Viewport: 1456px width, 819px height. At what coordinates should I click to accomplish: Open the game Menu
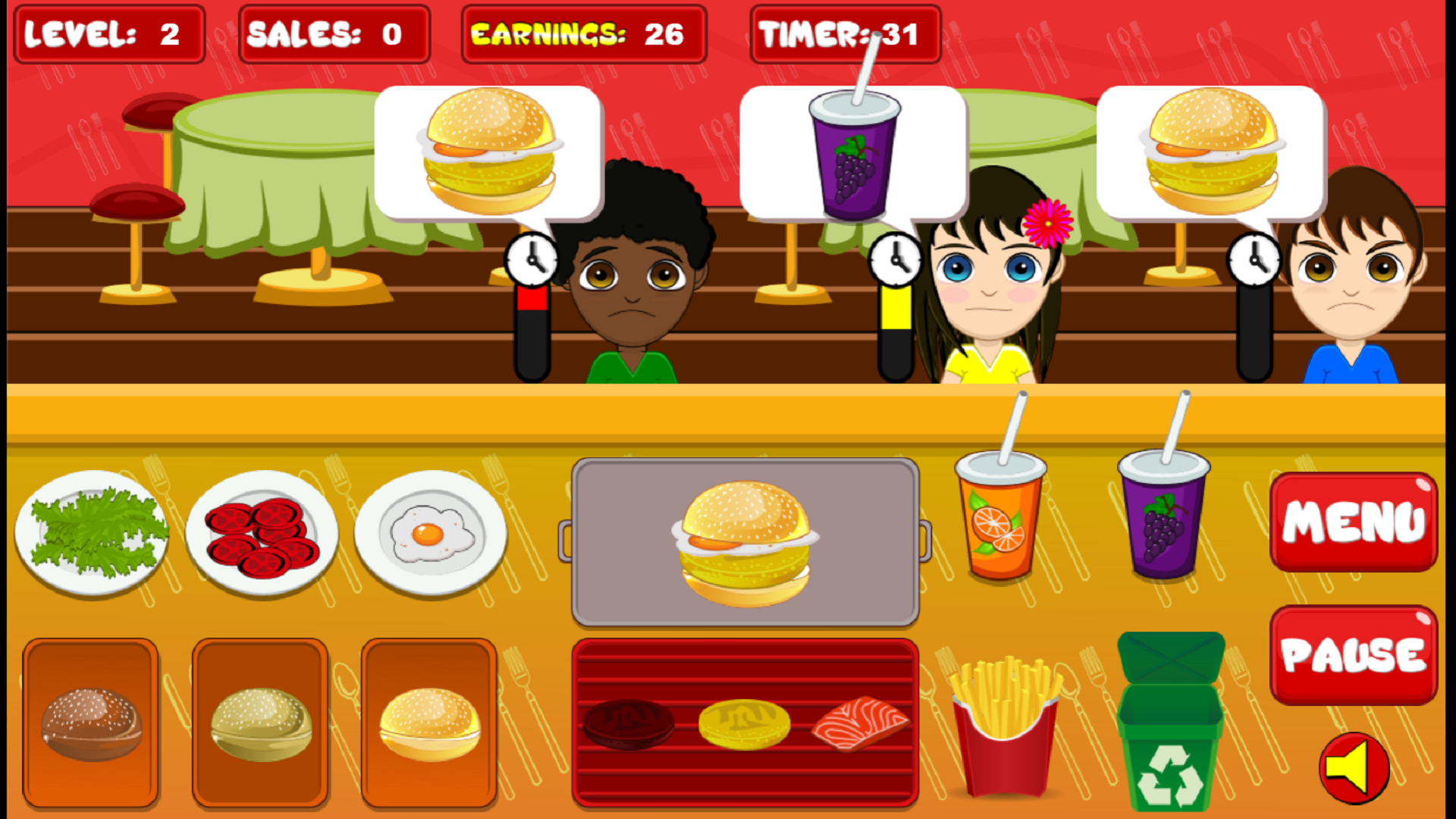click(x=1353, y=521)
